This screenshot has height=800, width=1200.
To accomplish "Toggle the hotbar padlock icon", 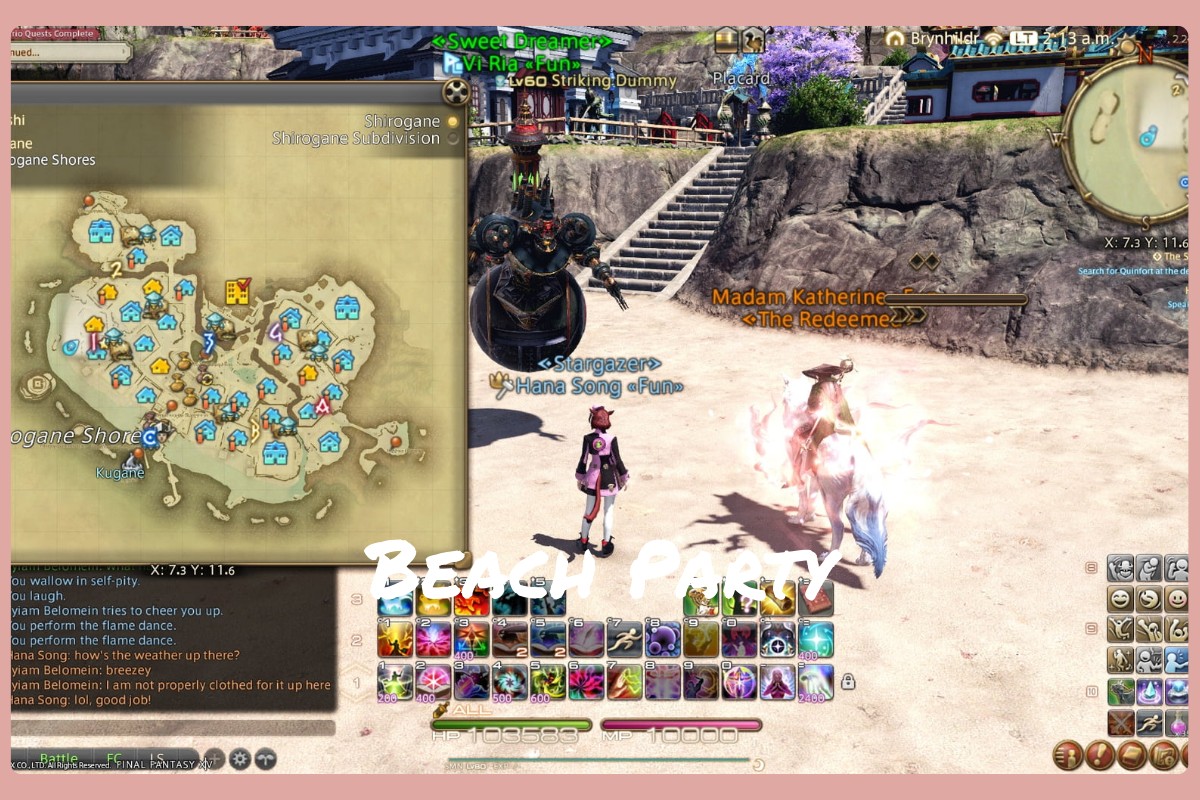I will [848, 682].
